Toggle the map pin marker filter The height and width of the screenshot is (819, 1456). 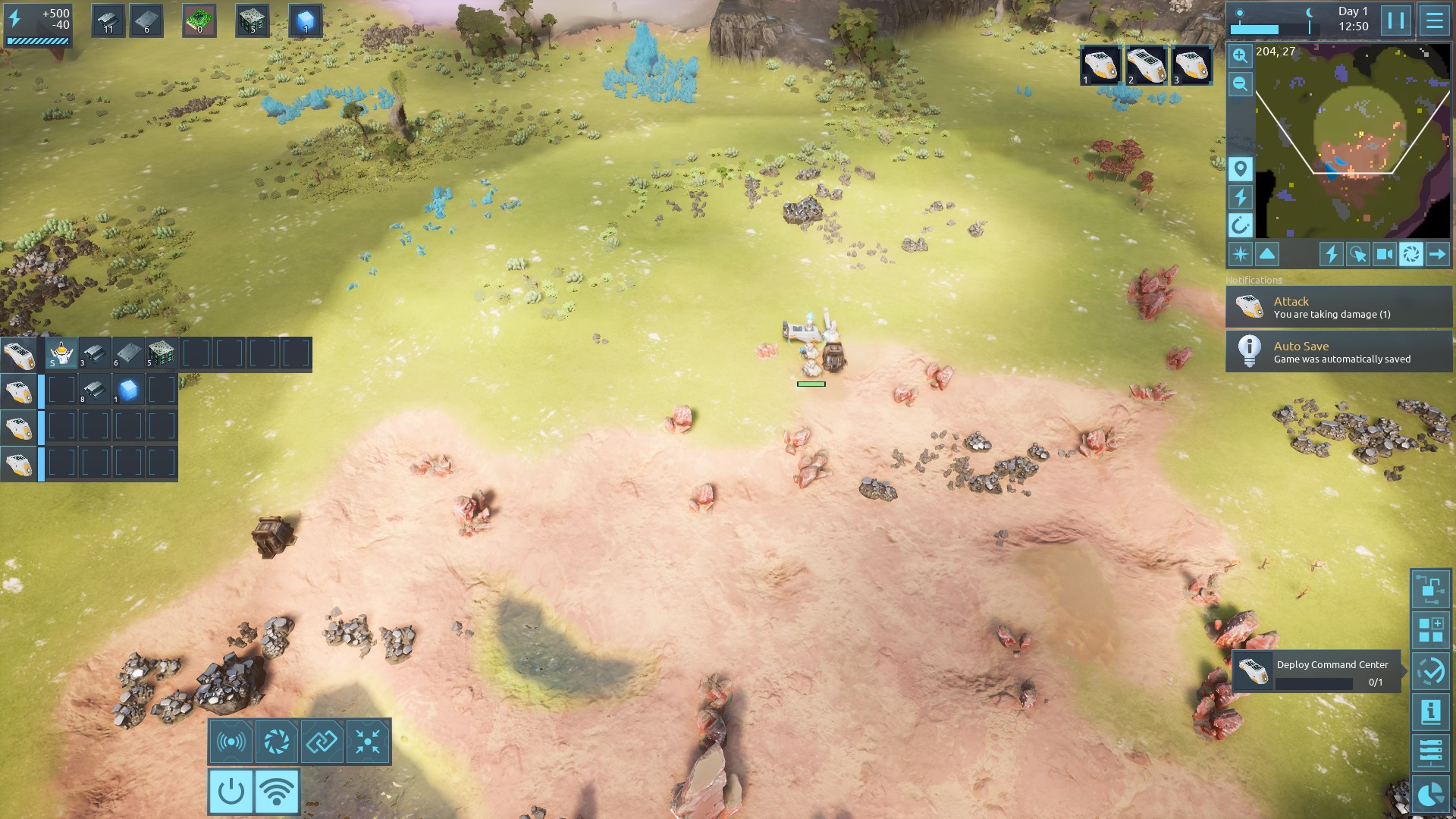tap(1240, 168)
